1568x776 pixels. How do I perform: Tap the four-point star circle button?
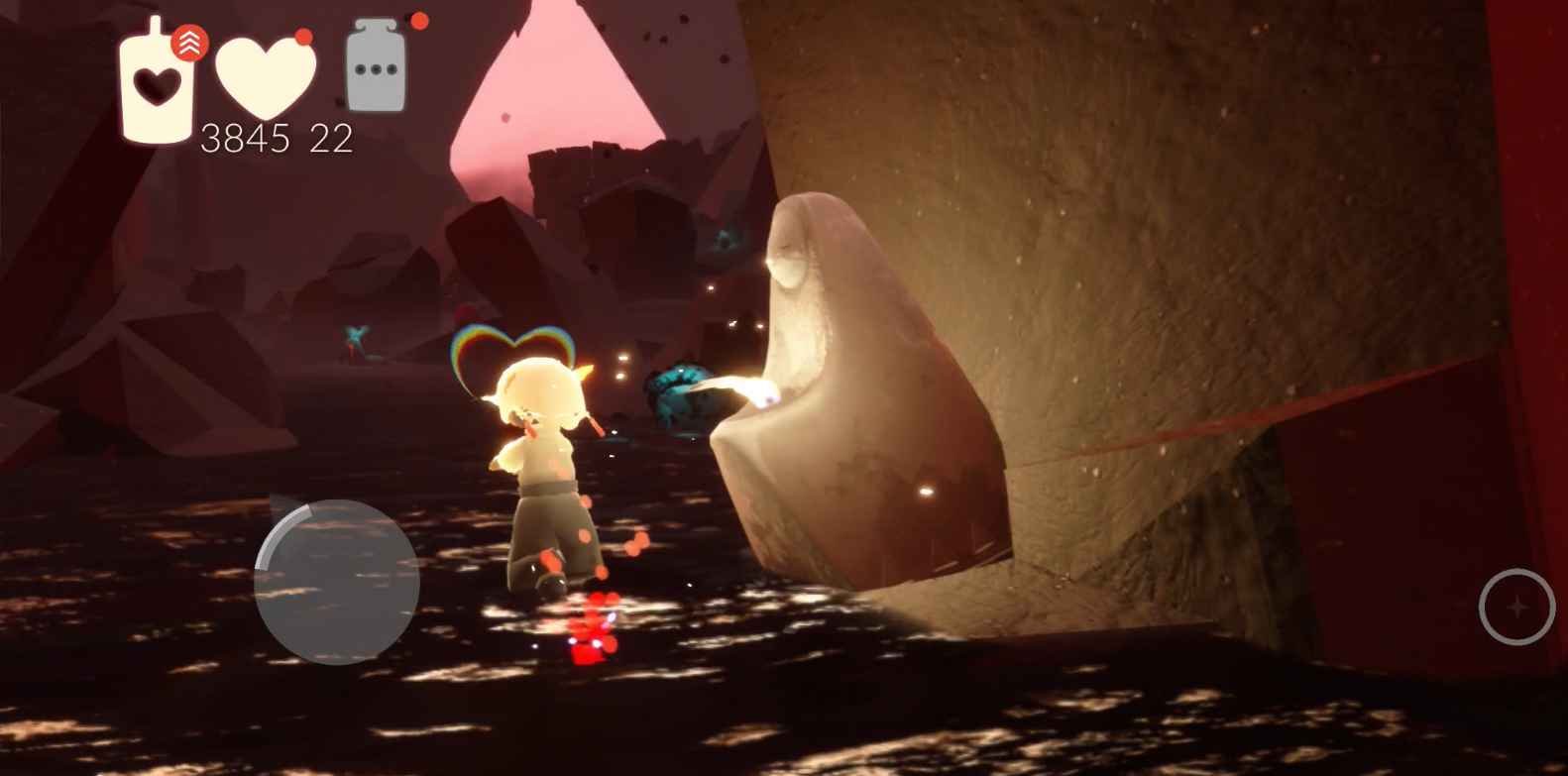(x=1516, y=607)
